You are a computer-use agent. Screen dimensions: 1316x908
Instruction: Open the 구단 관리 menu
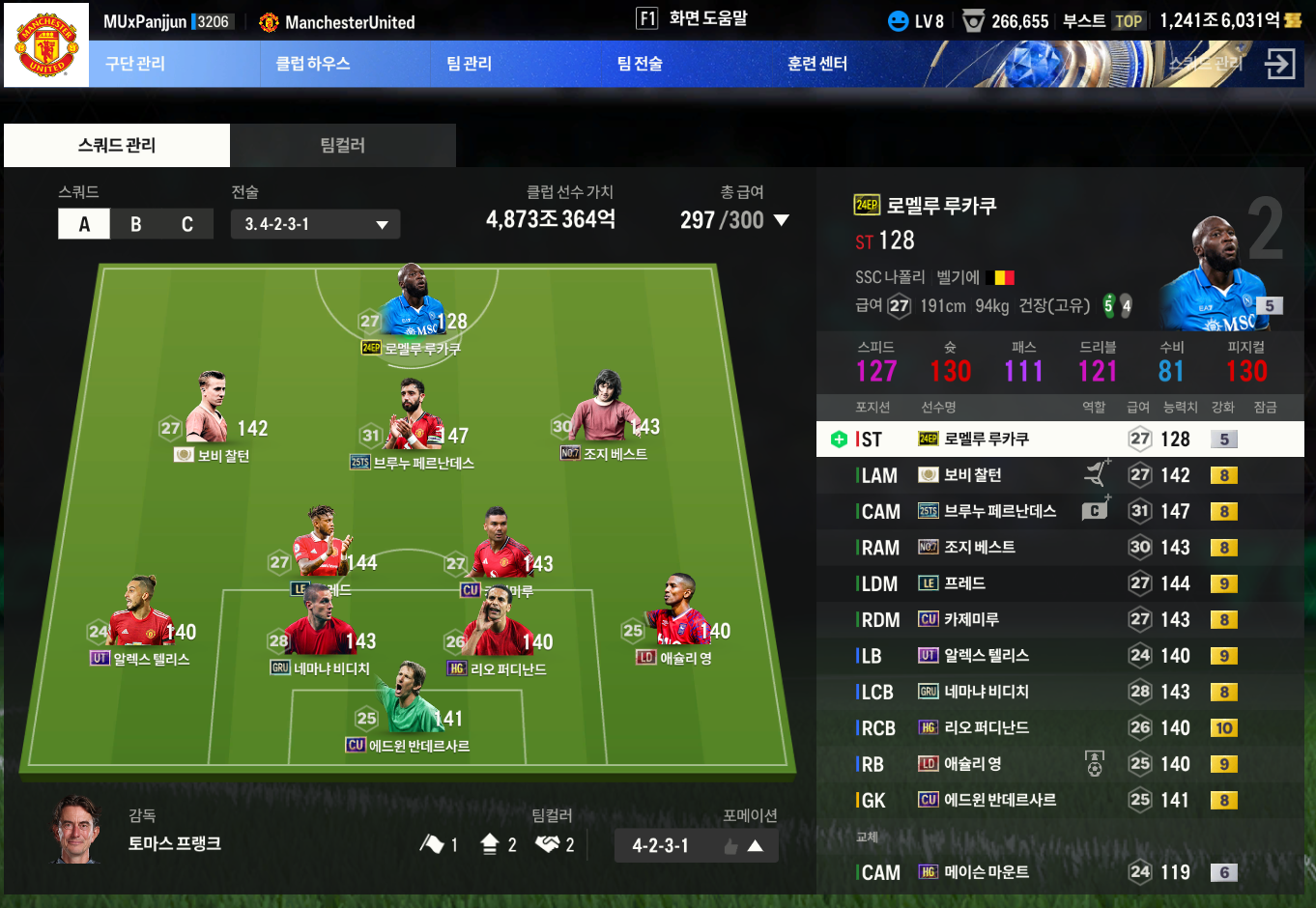135,64
